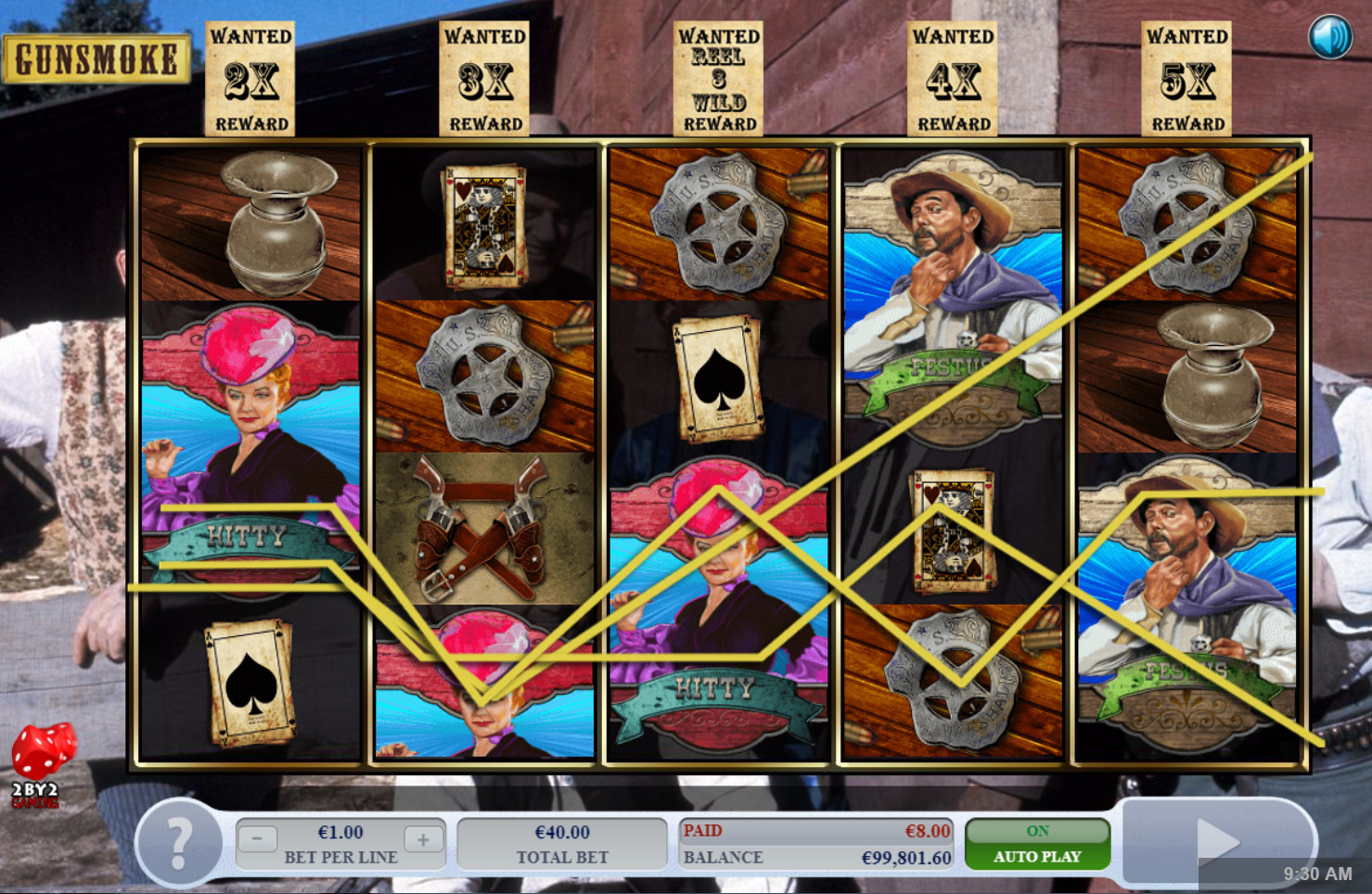
Task: Toggle the Auto Play button
Action: point(1037,844)
